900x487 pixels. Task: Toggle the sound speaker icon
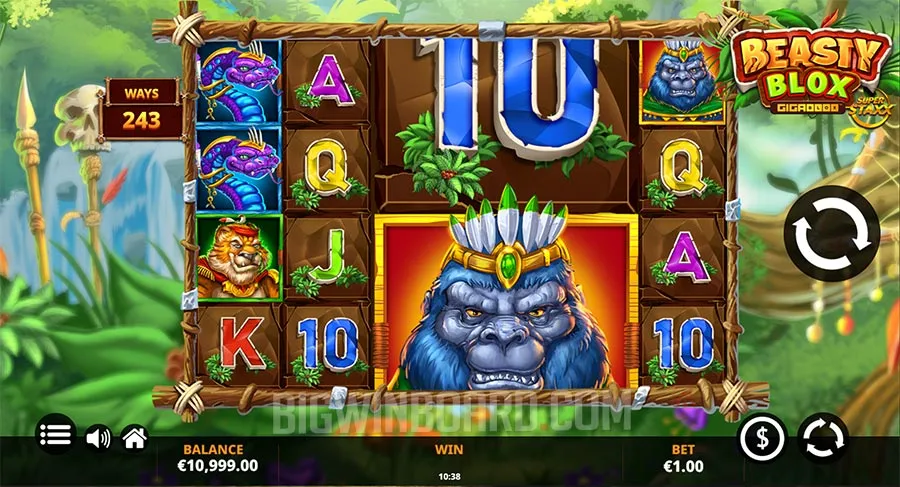97,437
